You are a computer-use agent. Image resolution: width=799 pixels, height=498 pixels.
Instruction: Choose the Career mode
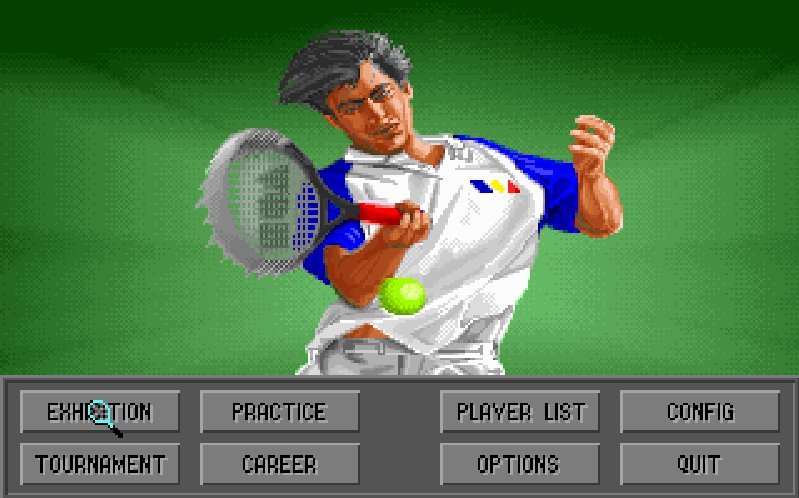point(279,464)
